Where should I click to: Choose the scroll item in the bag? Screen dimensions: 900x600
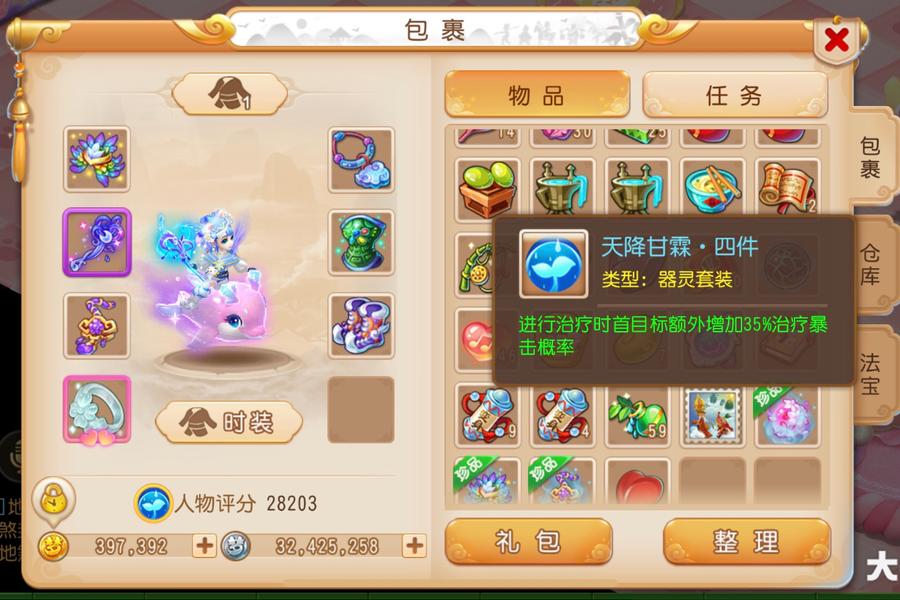click(x=787, y=189)
